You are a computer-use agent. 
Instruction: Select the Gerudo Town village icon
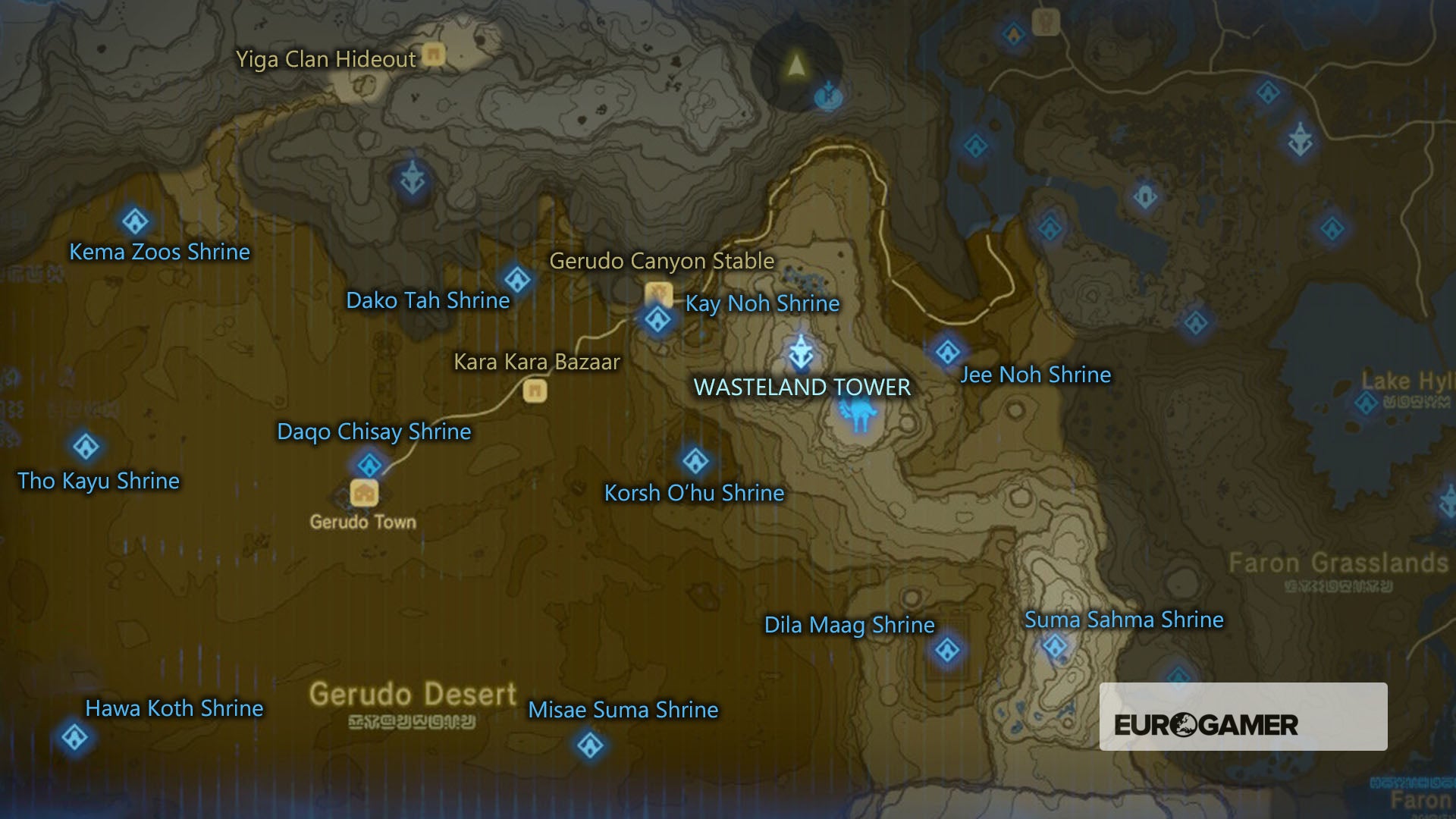[x=364, y=493]
